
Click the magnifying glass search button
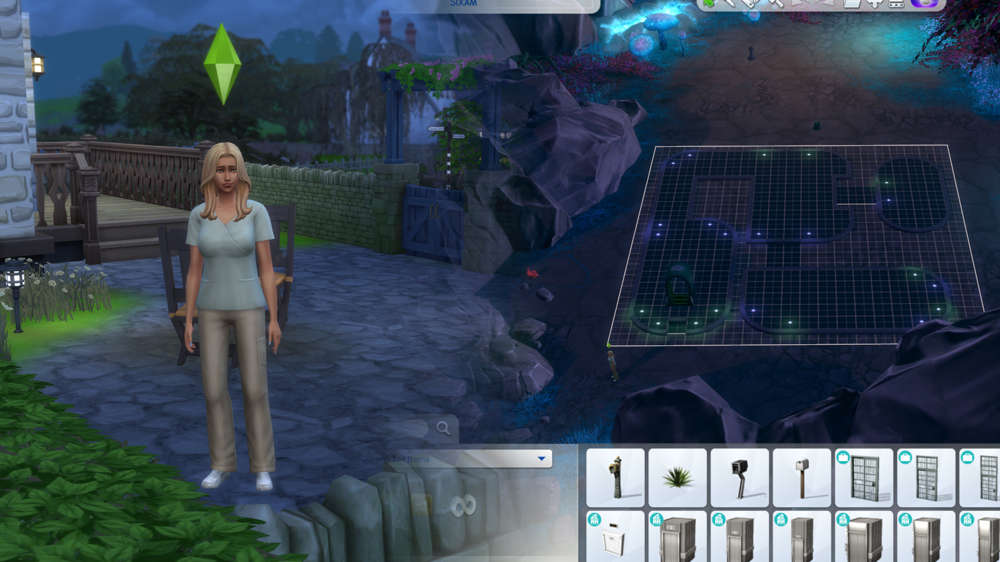[443, 428]
